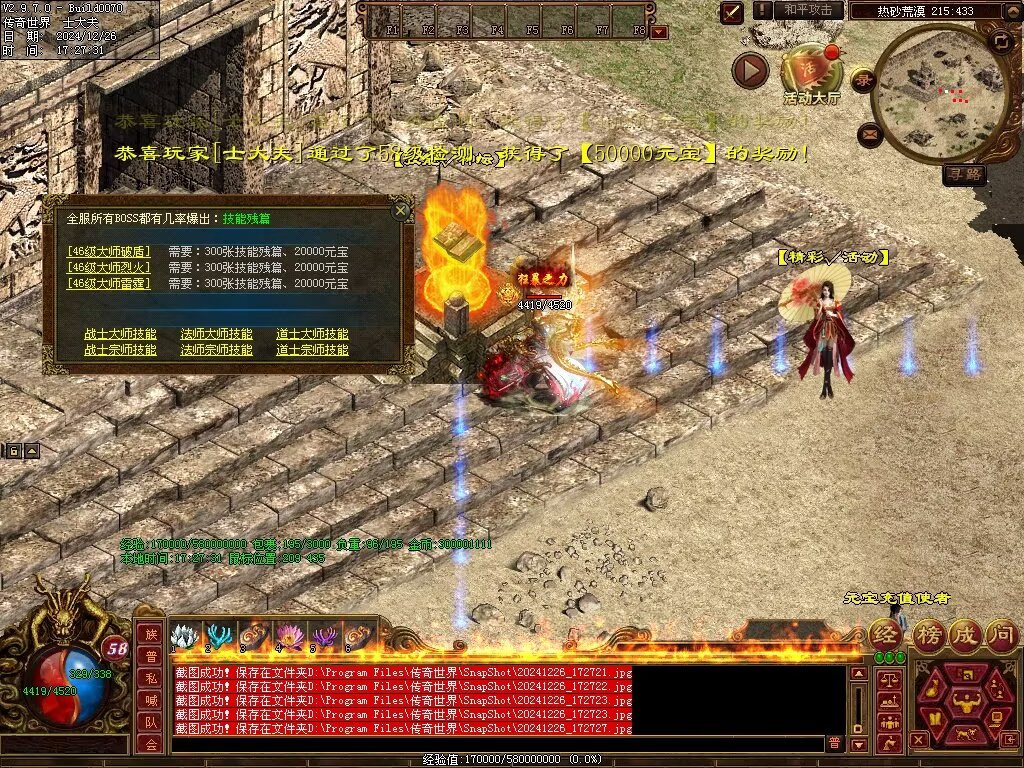The height and width of the screenshot is (768, 1024).
Task: Click the 46级大师烈火 skill entry
Action: 109,268
